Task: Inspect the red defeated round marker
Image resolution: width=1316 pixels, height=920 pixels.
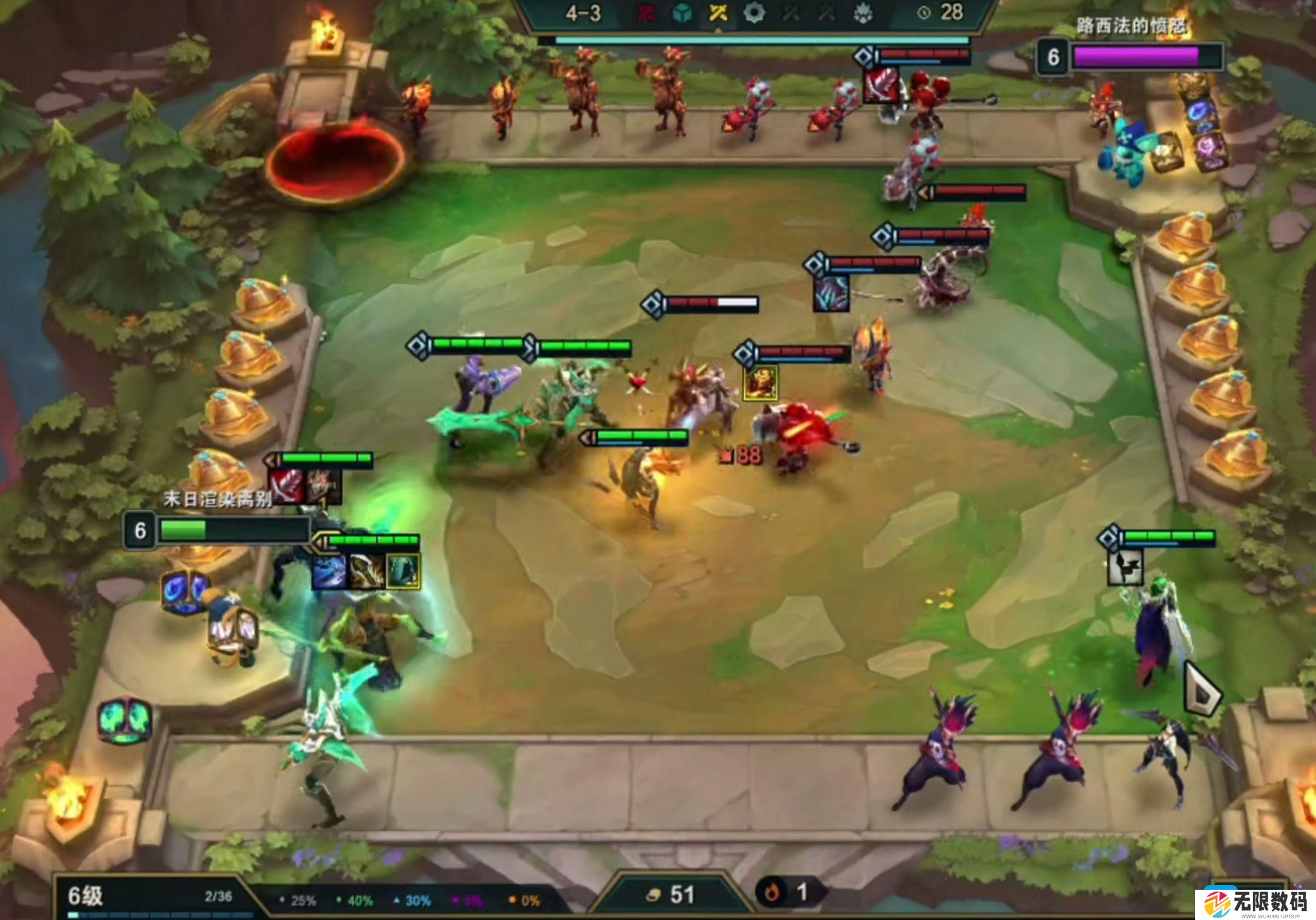Action: click(646, 13)
